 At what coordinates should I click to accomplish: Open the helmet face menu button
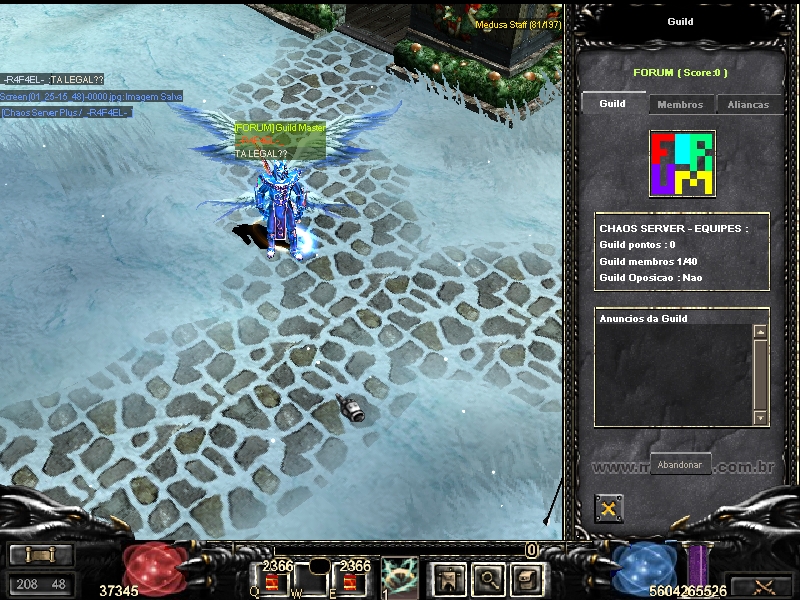[526, 578]
